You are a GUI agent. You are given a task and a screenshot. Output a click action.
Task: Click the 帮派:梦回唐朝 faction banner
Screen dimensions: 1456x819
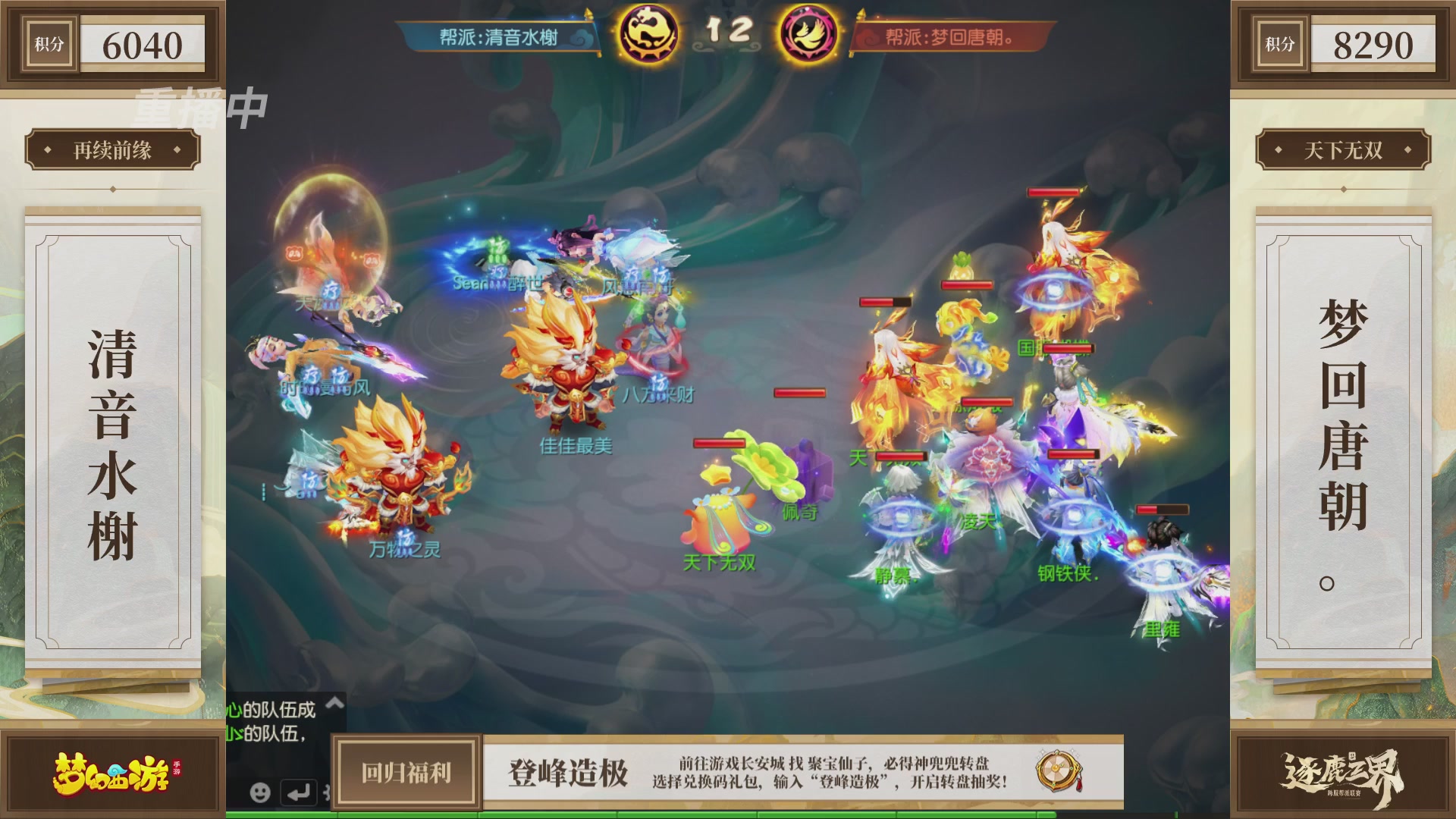952,34
